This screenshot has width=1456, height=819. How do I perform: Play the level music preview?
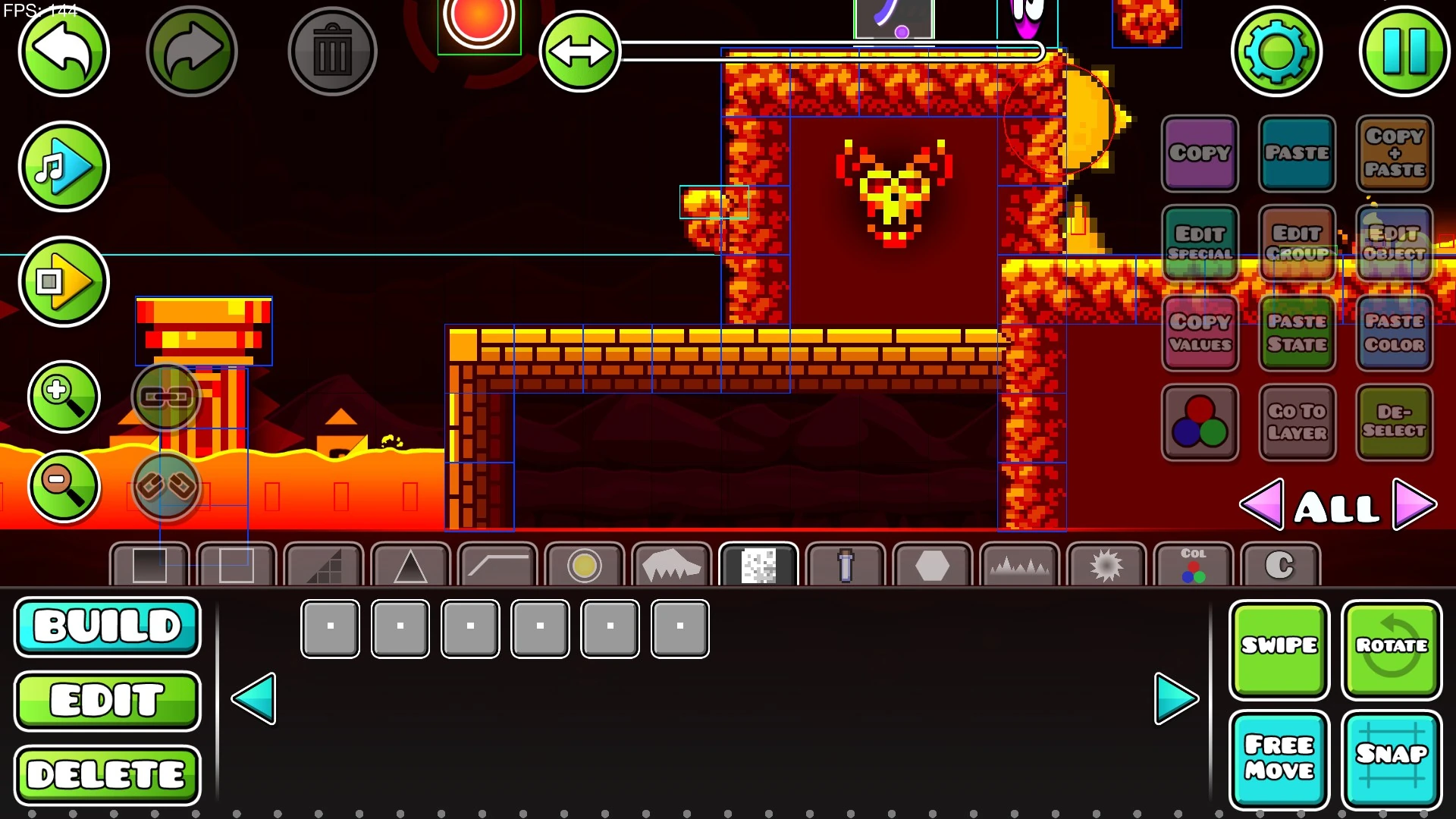pos(64,166)
